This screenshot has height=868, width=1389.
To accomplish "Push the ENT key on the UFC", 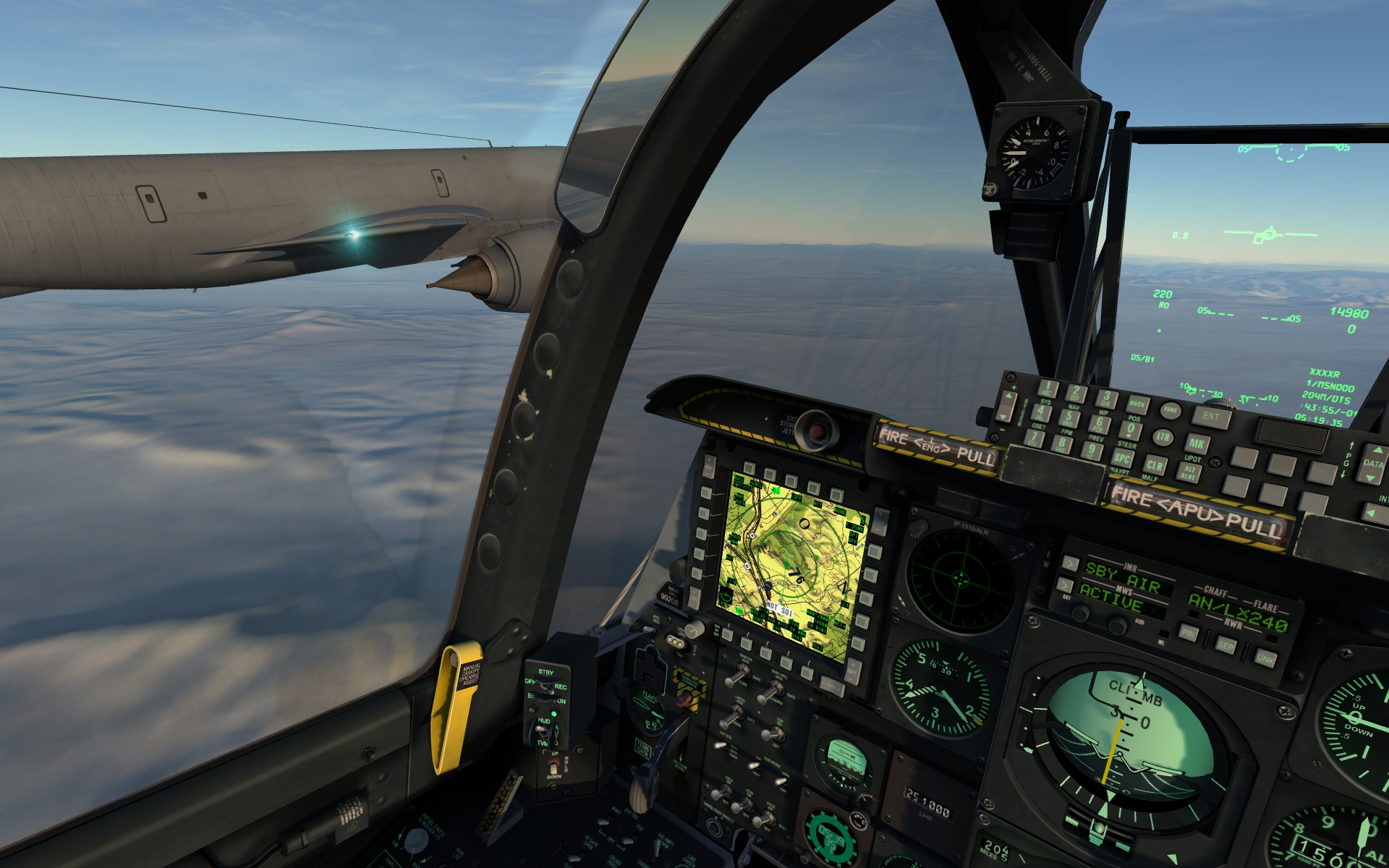I will (x=1210, y=417).
